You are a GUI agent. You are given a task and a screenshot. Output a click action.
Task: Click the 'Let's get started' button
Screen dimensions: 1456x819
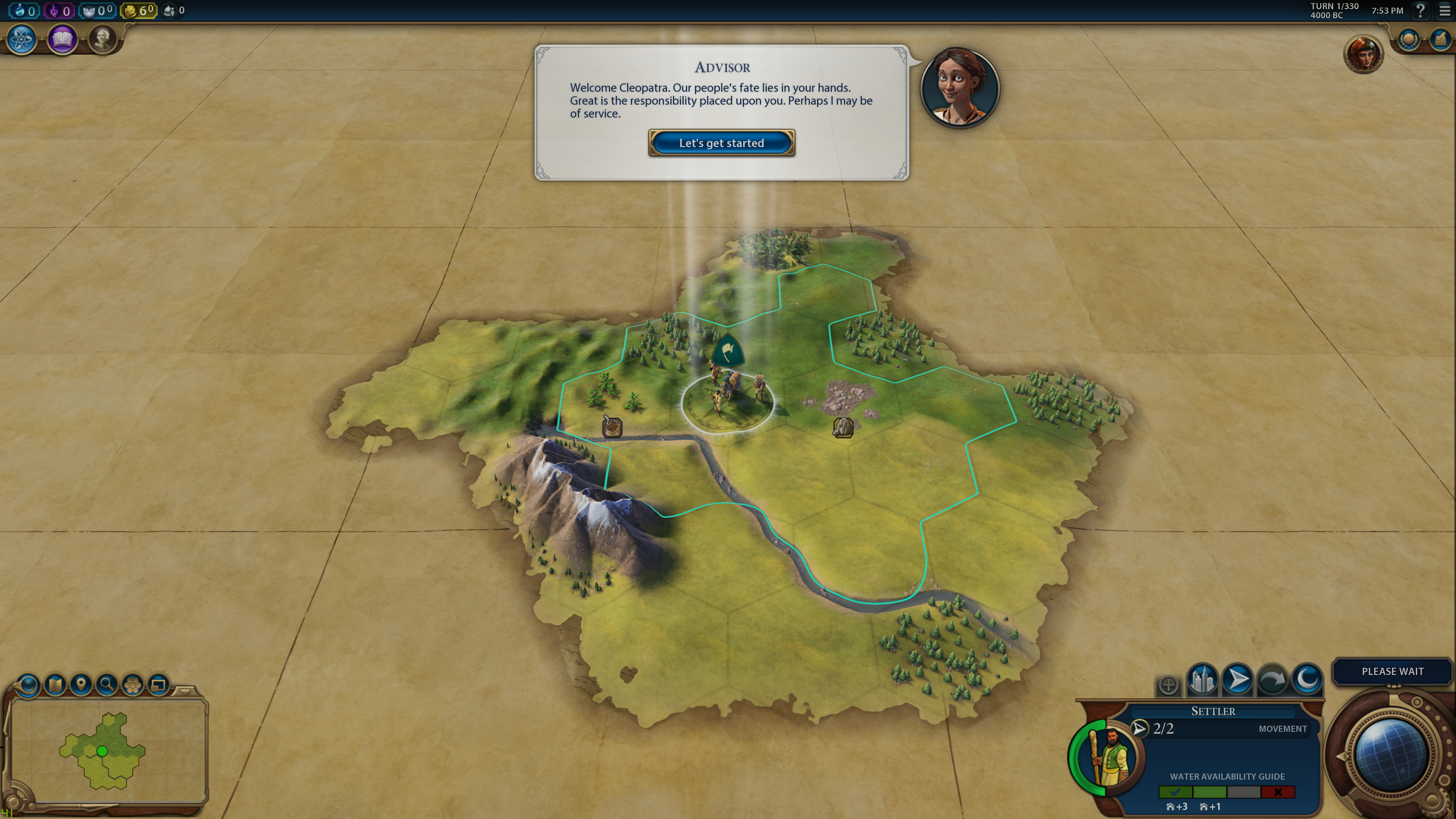(721, 143)
